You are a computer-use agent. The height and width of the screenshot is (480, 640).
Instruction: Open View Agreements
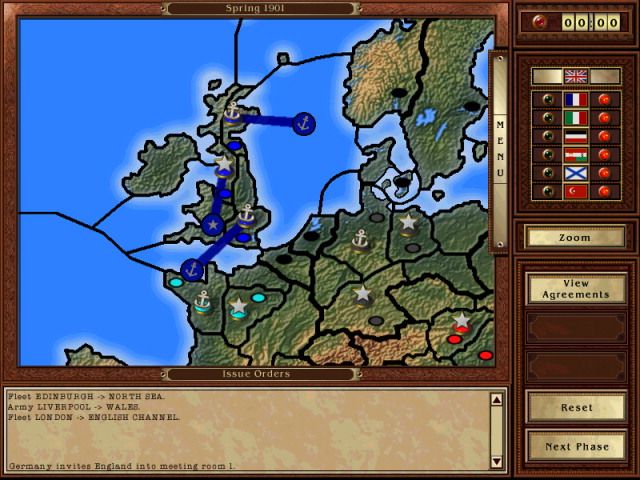(575, 288)
